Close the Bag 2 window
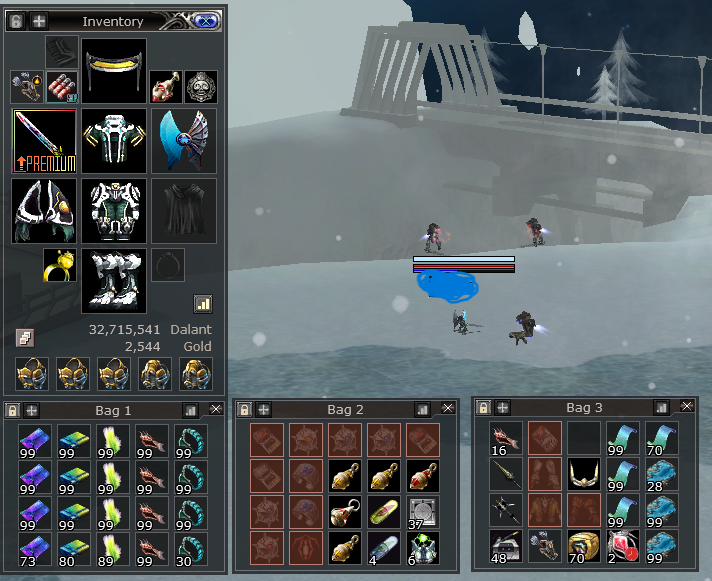712x581 pixels. pos(447,408)
